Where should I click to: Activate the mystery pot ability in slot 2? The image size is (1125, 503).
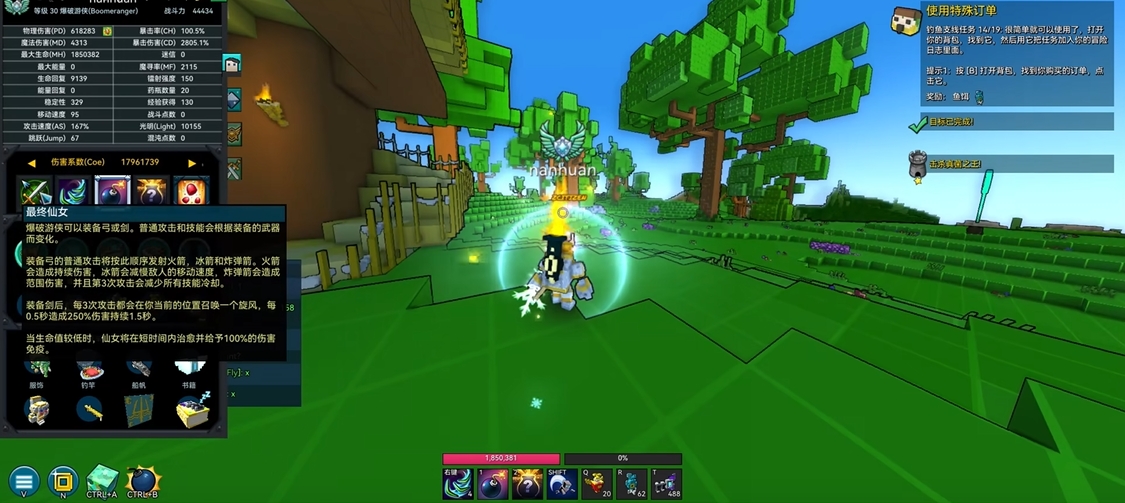click(527, 484)
